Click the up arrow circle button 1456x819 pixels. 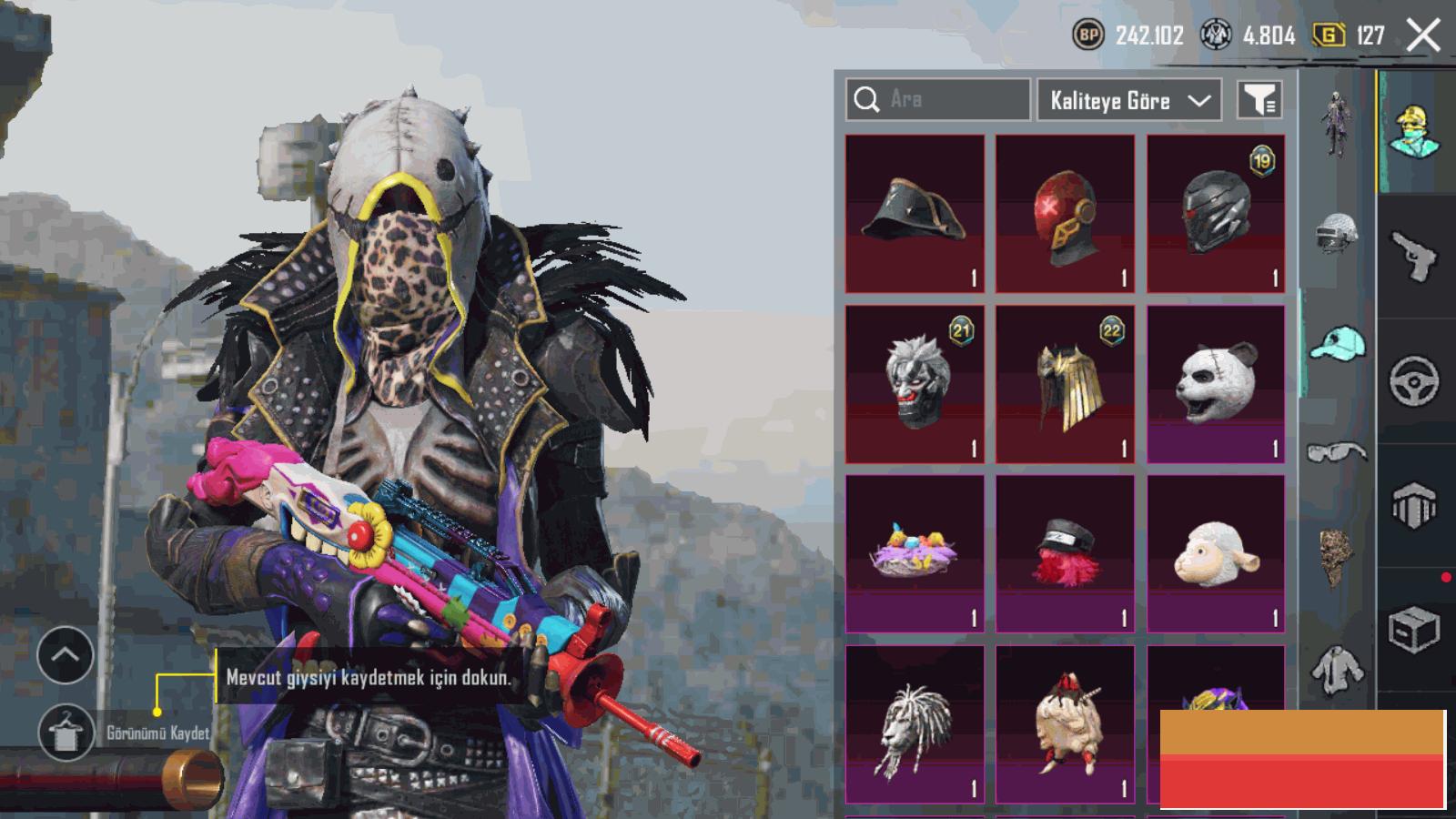tap(66, 654)
